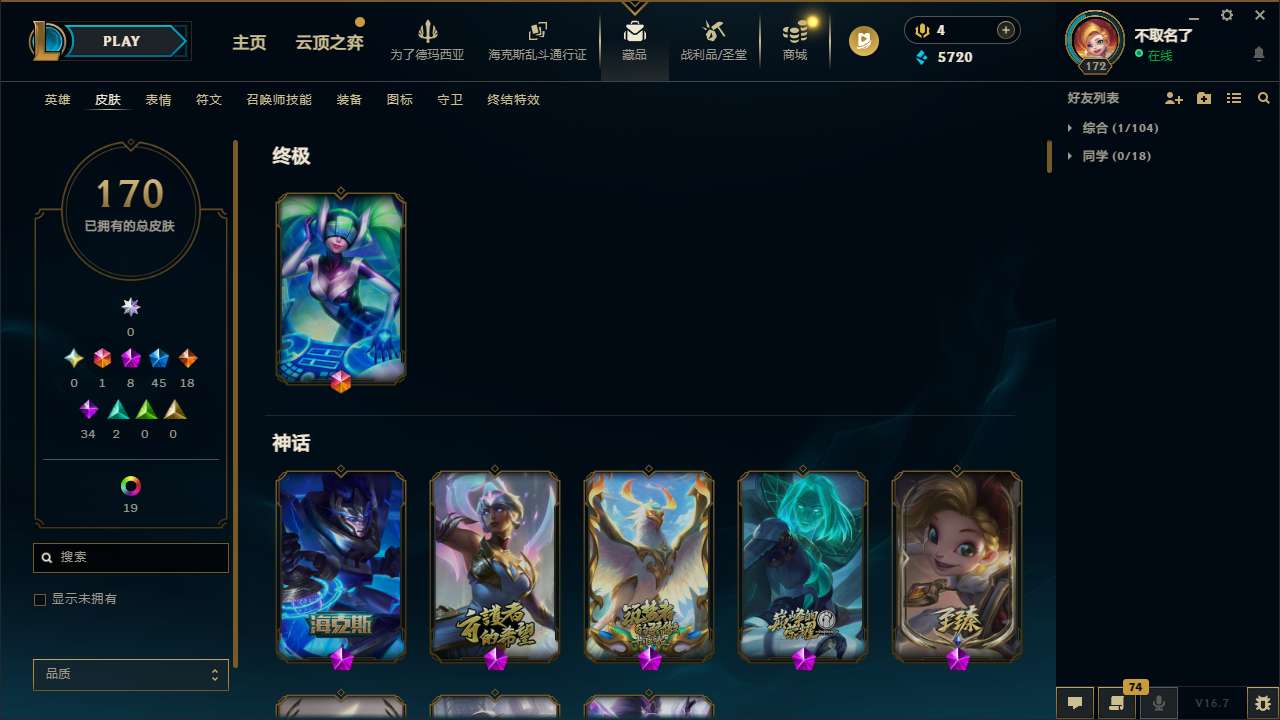
Task: Switch to the 表情 tab
Action: click(157, 100)
